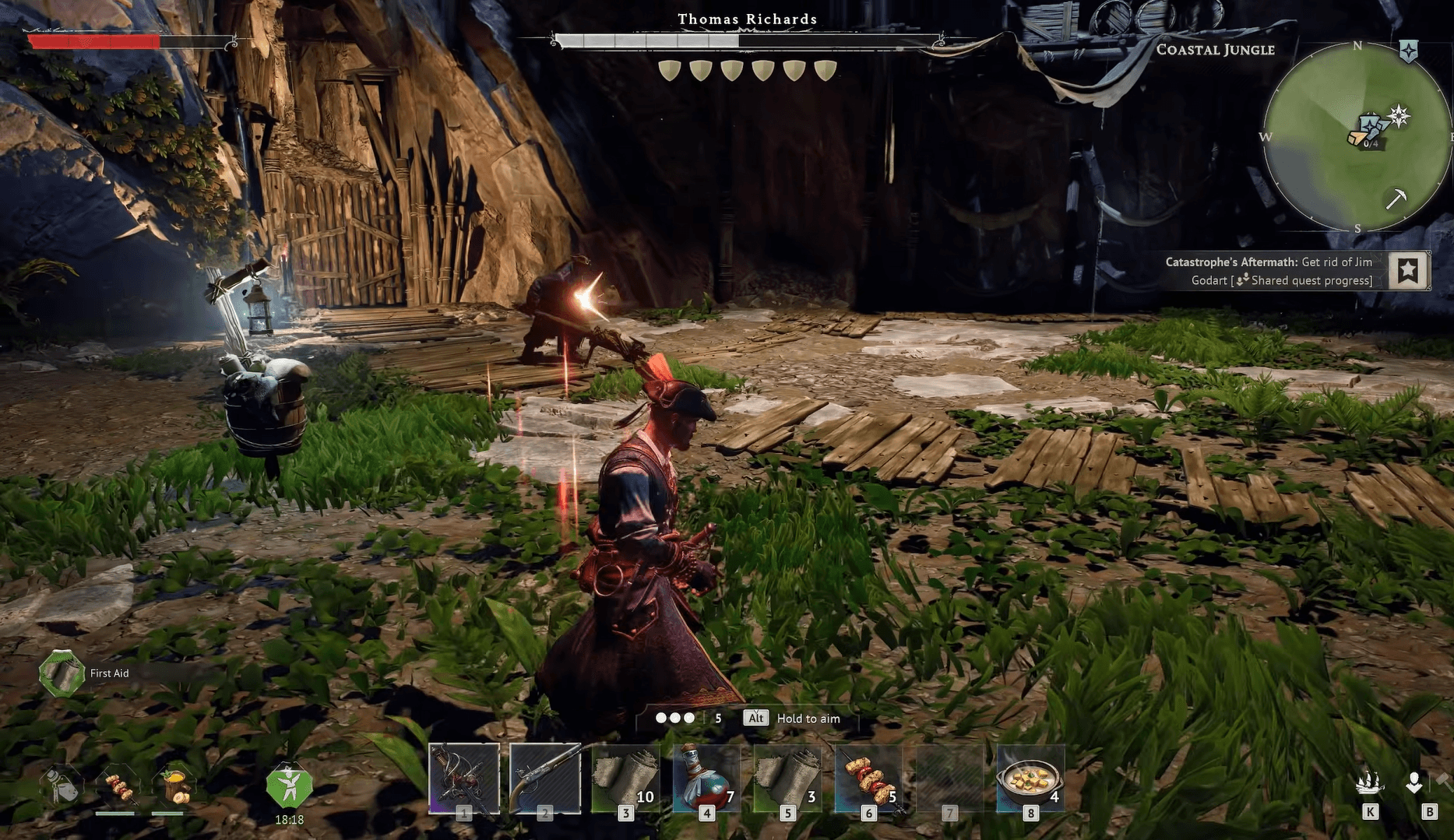
Task: Eat the stew bowl in the hotbar
Action: (x=1030, y=778)
